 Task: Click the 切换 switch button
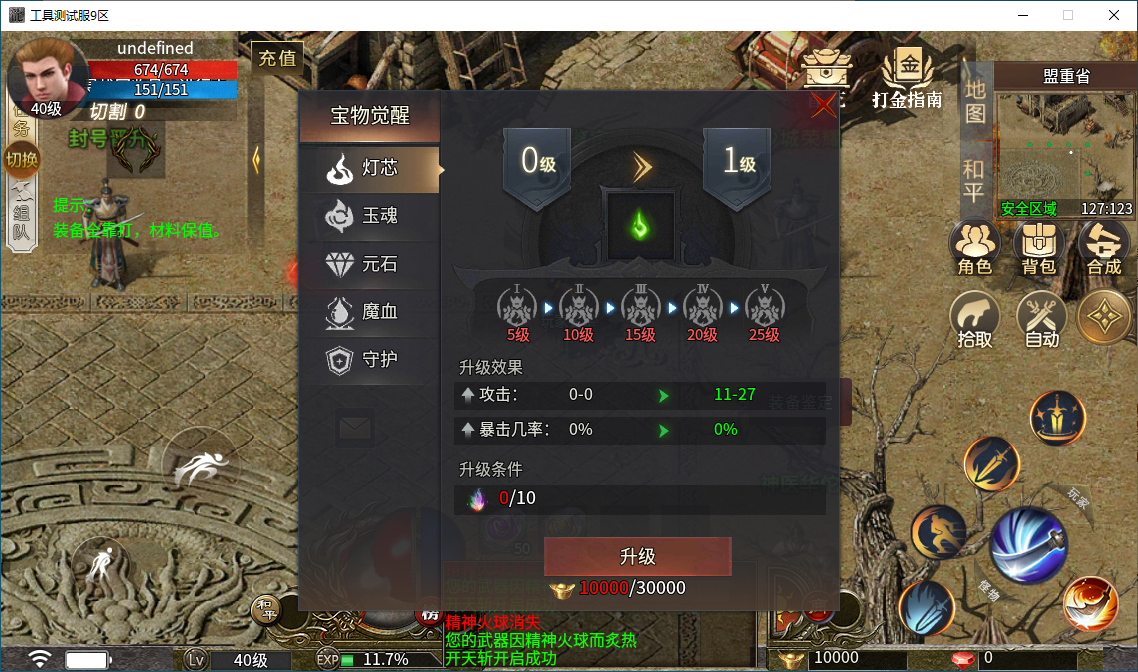[21, 159]
